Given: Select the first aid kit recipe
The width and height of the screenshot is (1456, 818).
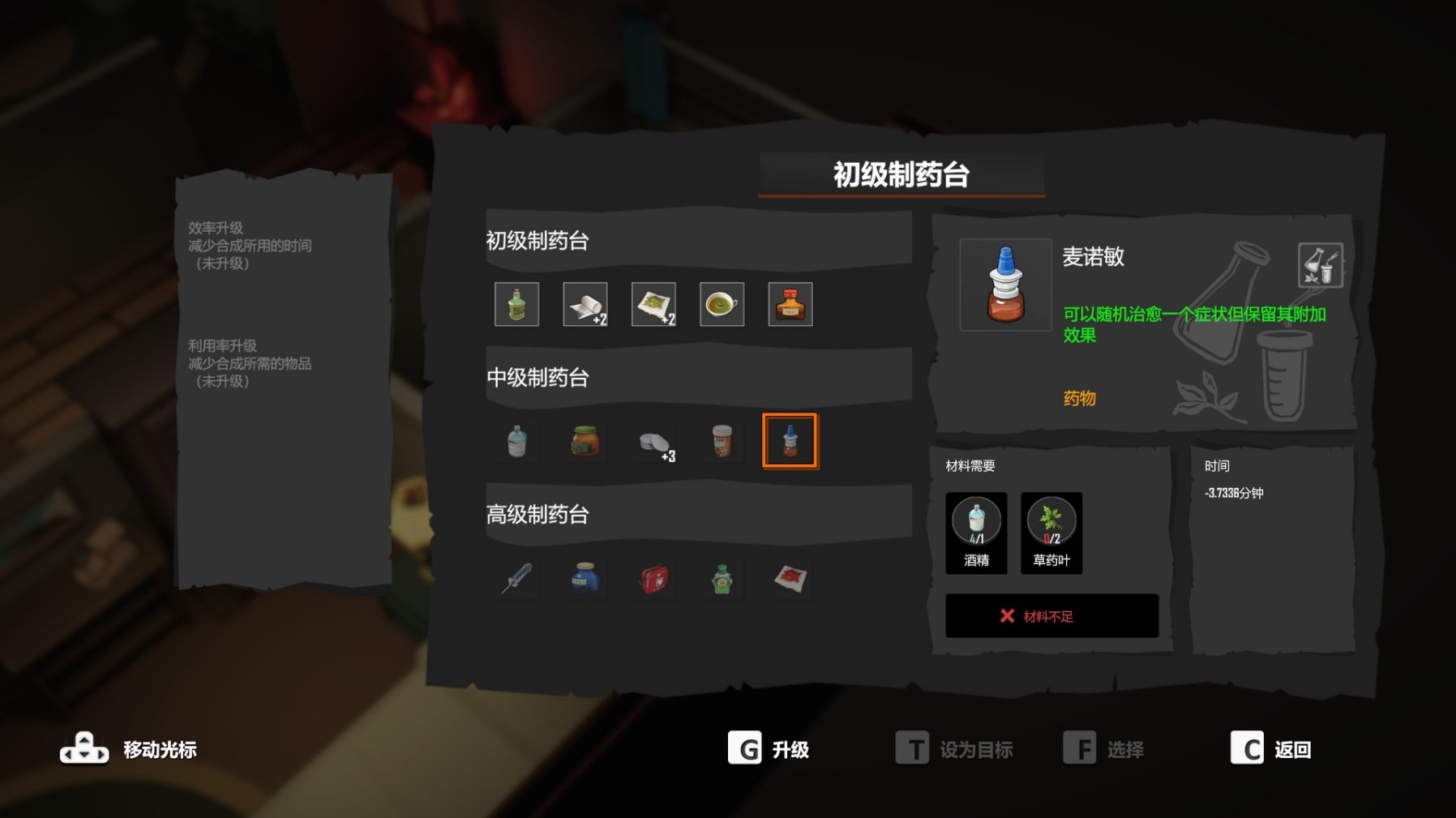Looking at the screenshot, I should point(654,577).
